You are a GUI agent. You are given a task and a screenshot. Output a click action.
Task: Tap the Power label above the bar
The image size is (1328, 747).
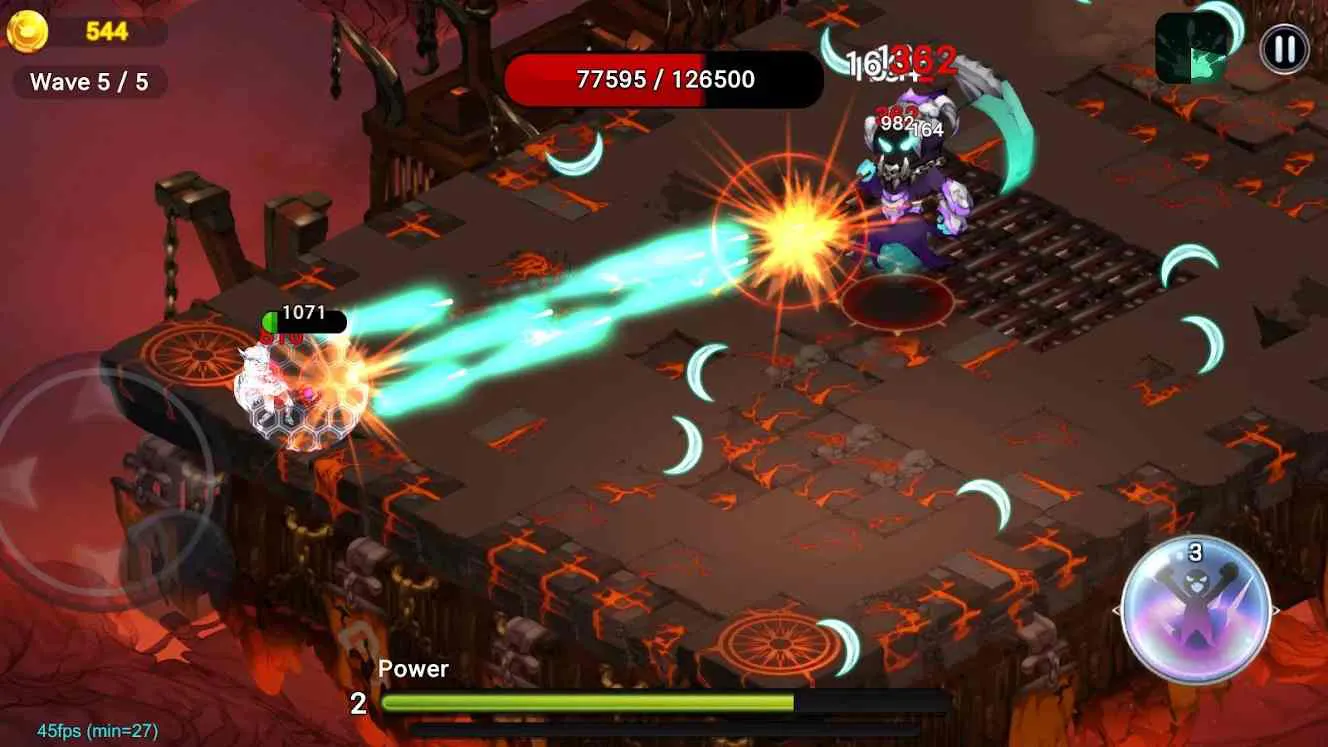tap(414, 668)
